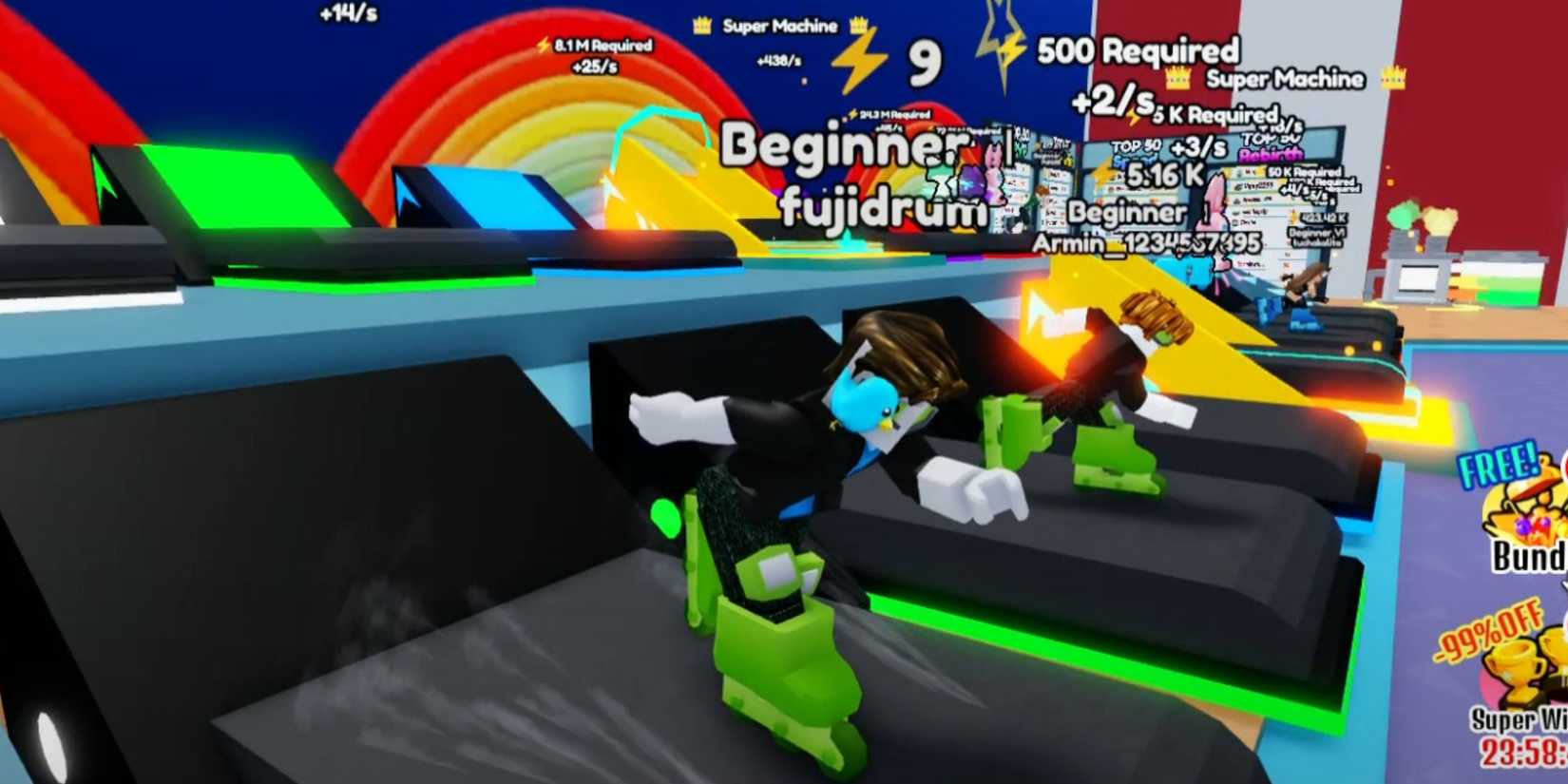
Task: Claim the -99% OFF Super Win deal
Action: (x=1519, y=684)
